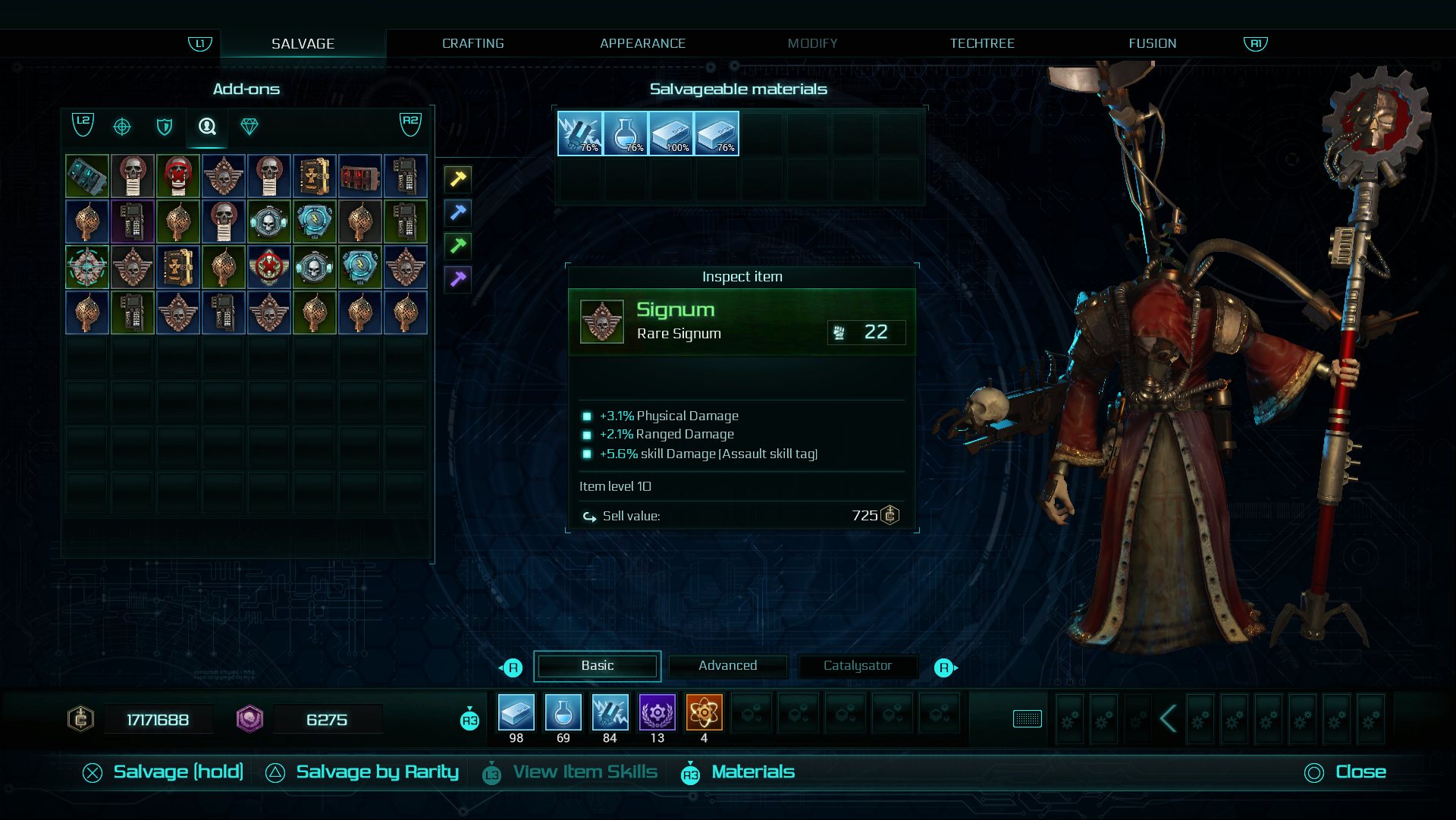This screenshot has width=1456, height=820.
Task: Switch to the Advanced salvage tab
Action: pos(727,666)
